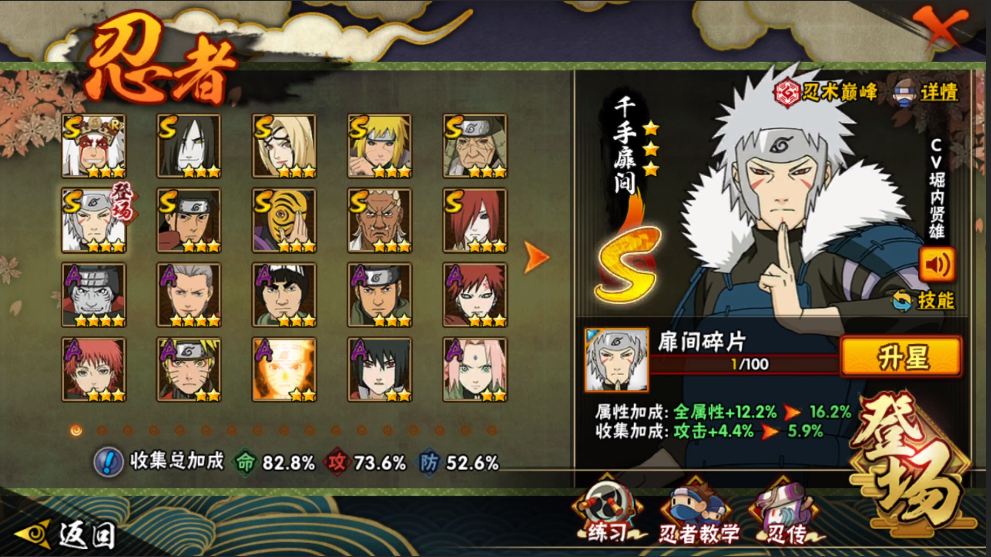Tap the 忍术巅峰 badge

(x=826, y=92)
